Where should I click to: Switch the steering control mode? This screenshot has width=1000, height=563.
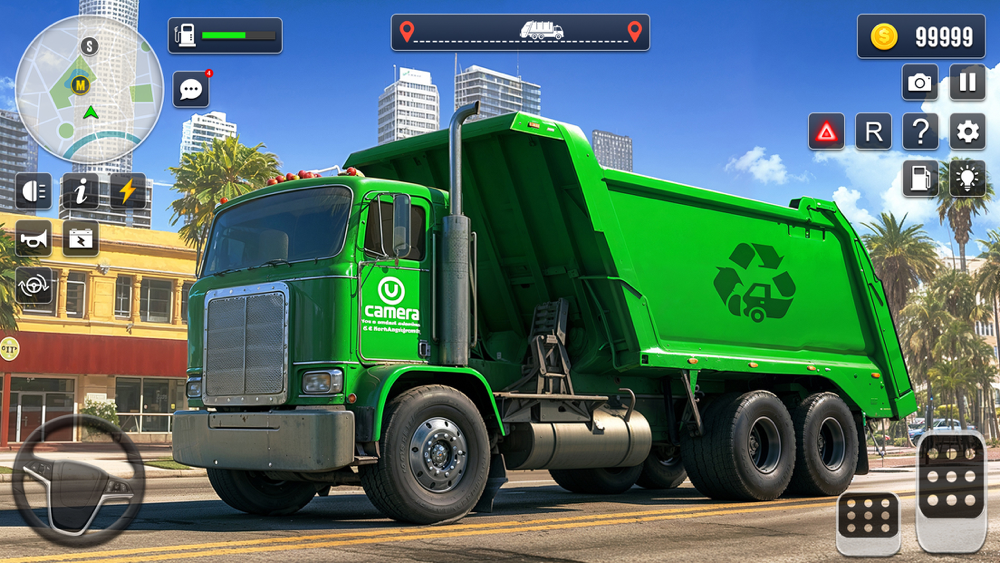(34, 285)
